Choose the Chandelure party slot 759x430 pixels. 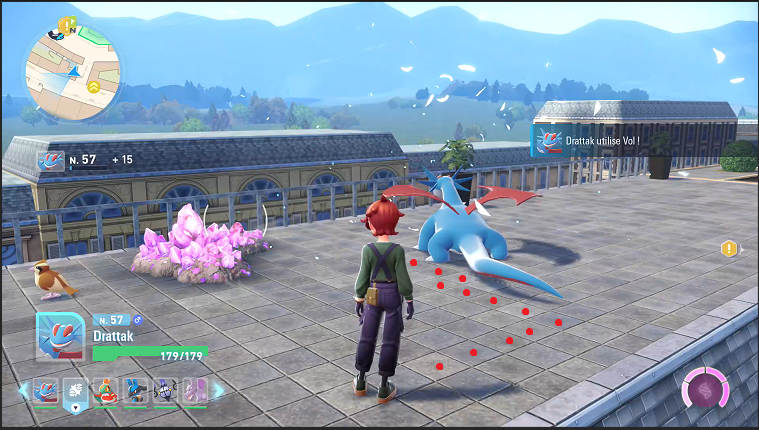[x=165, y=391]
